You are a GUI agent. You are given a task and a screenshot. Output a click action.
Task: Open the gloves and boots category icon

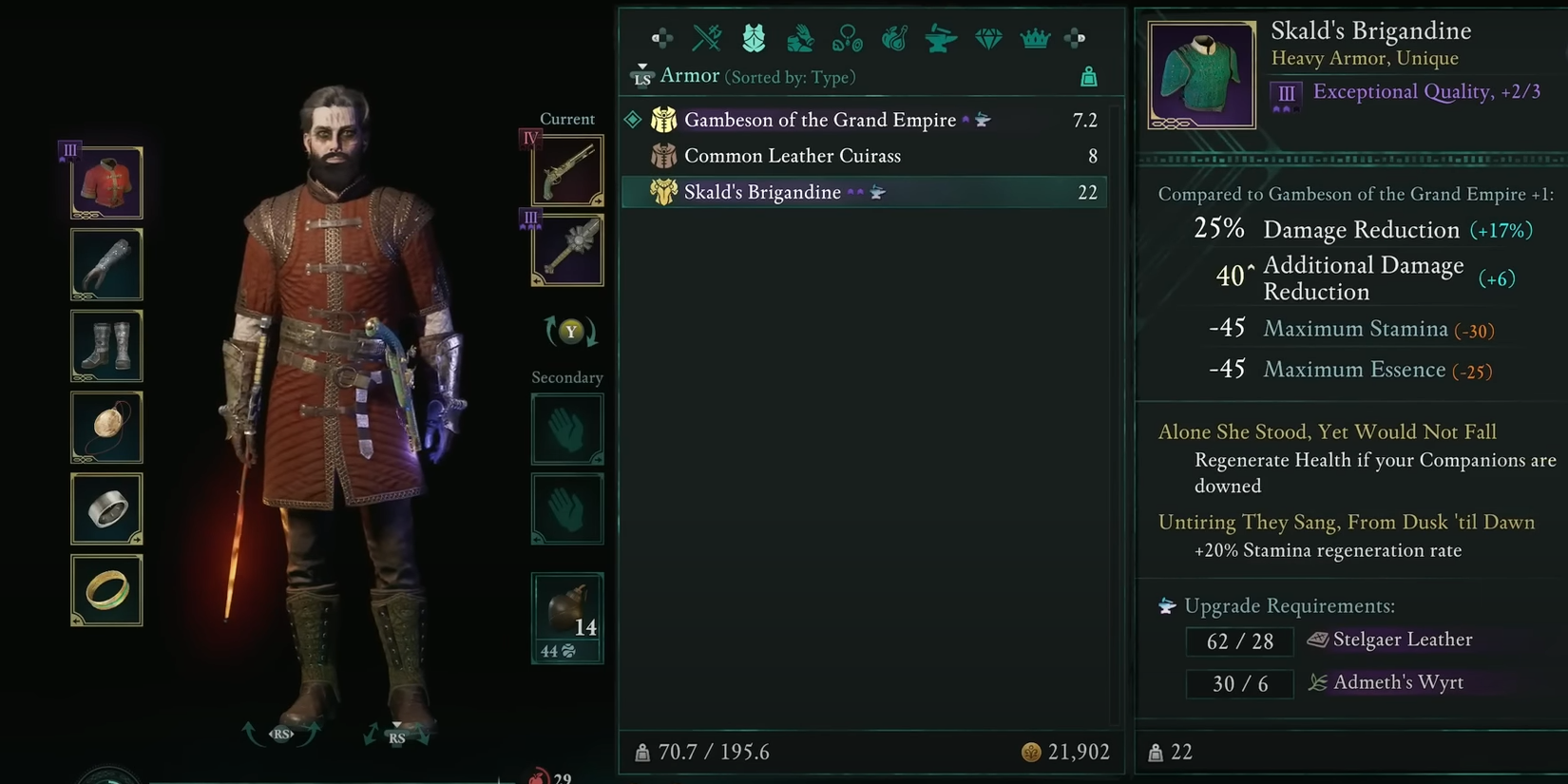(x=800, y=38)
